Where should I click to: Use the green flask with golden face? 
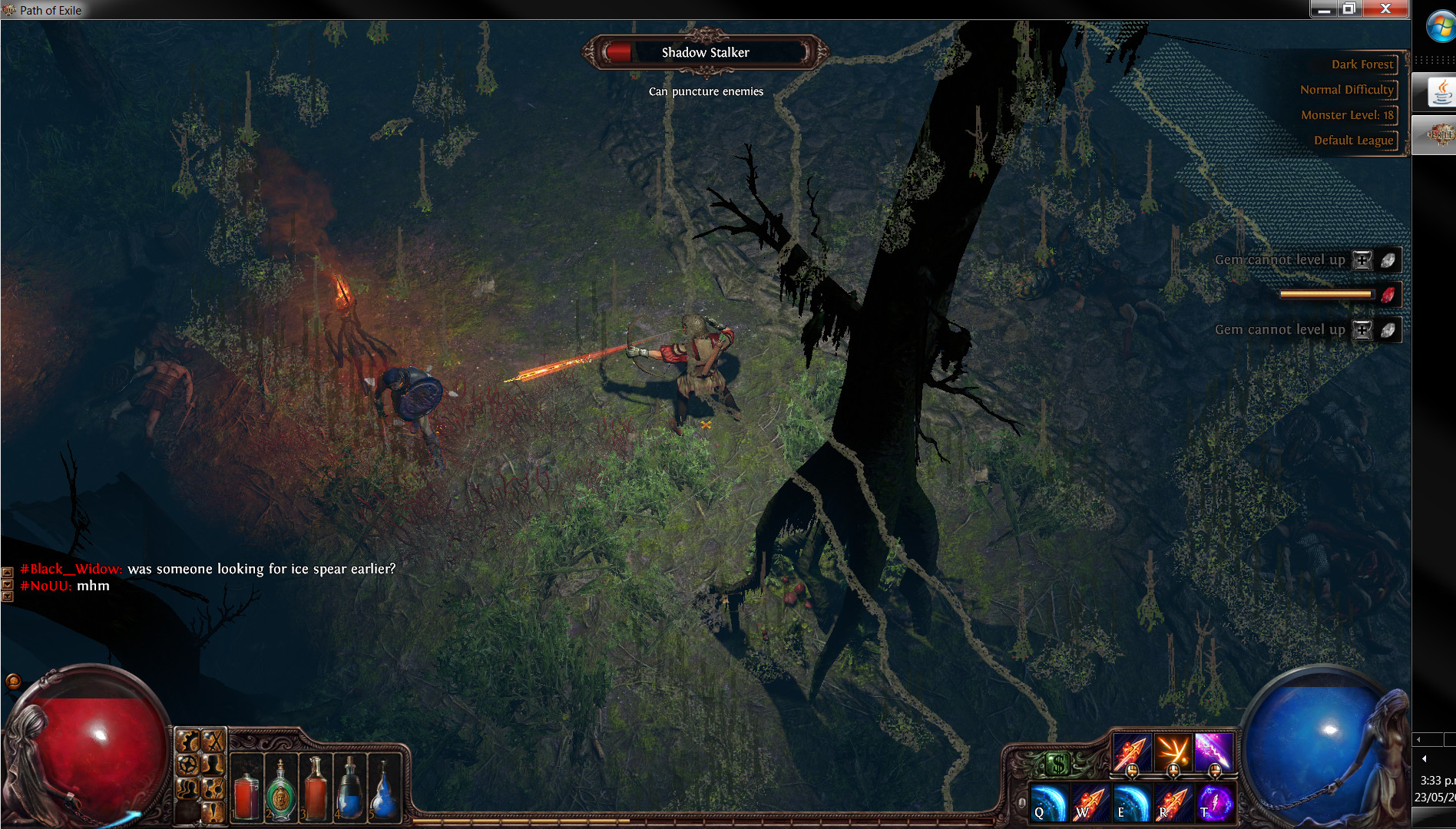point(280,794)
